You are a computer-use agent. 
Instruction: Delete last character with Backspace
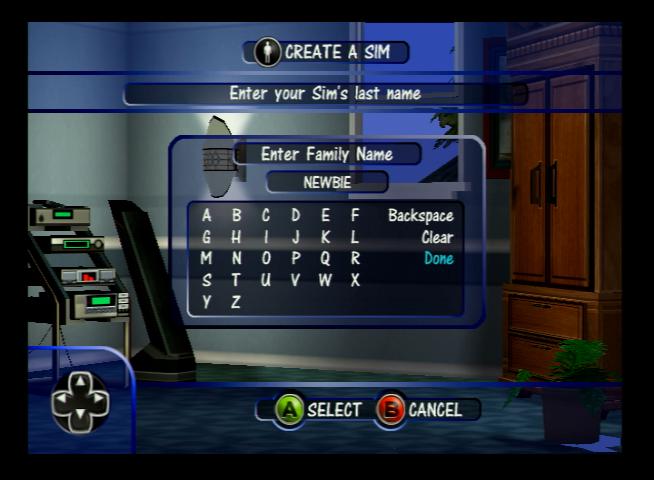pos(420,215)
